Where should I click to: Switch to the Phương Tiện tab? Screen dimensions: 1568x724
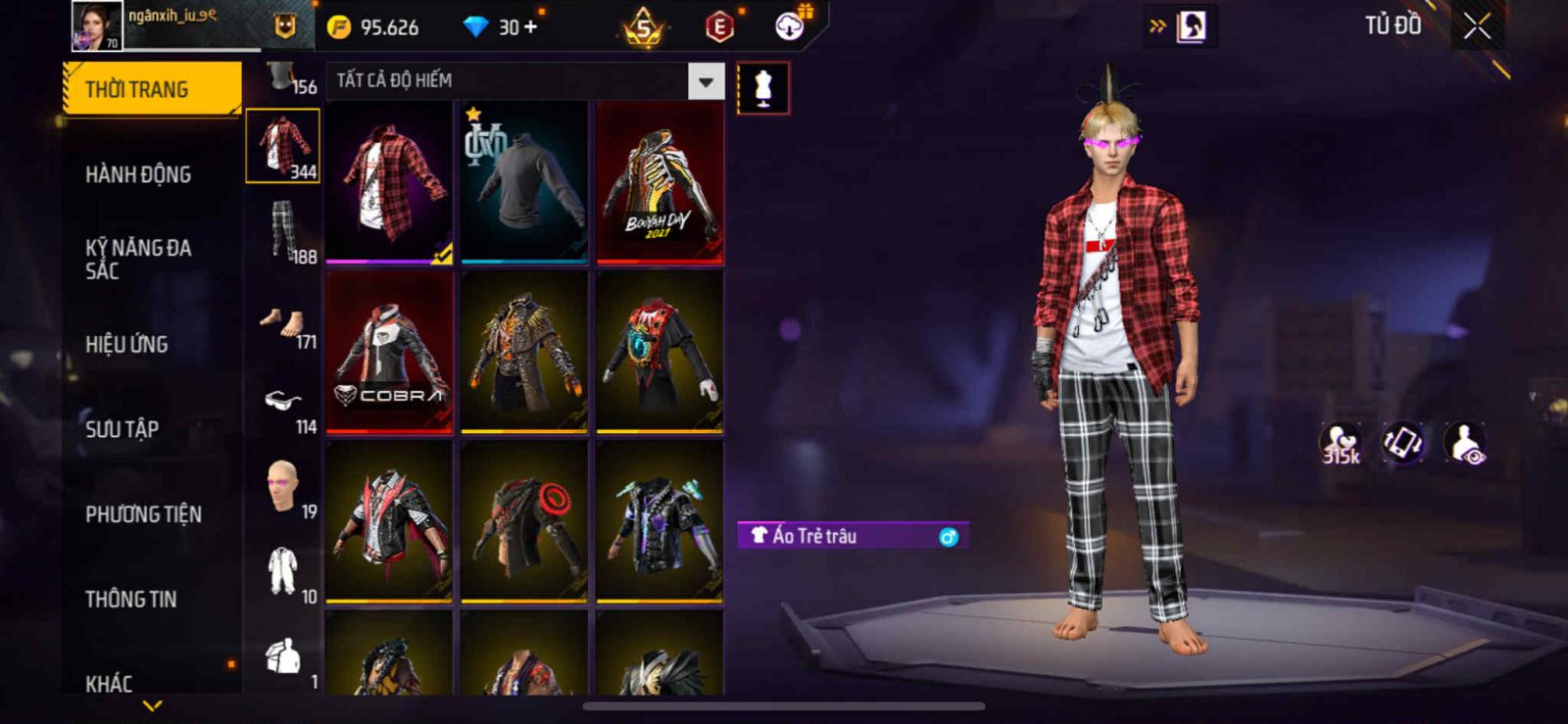pyautogui.click(x=143, y=514)
